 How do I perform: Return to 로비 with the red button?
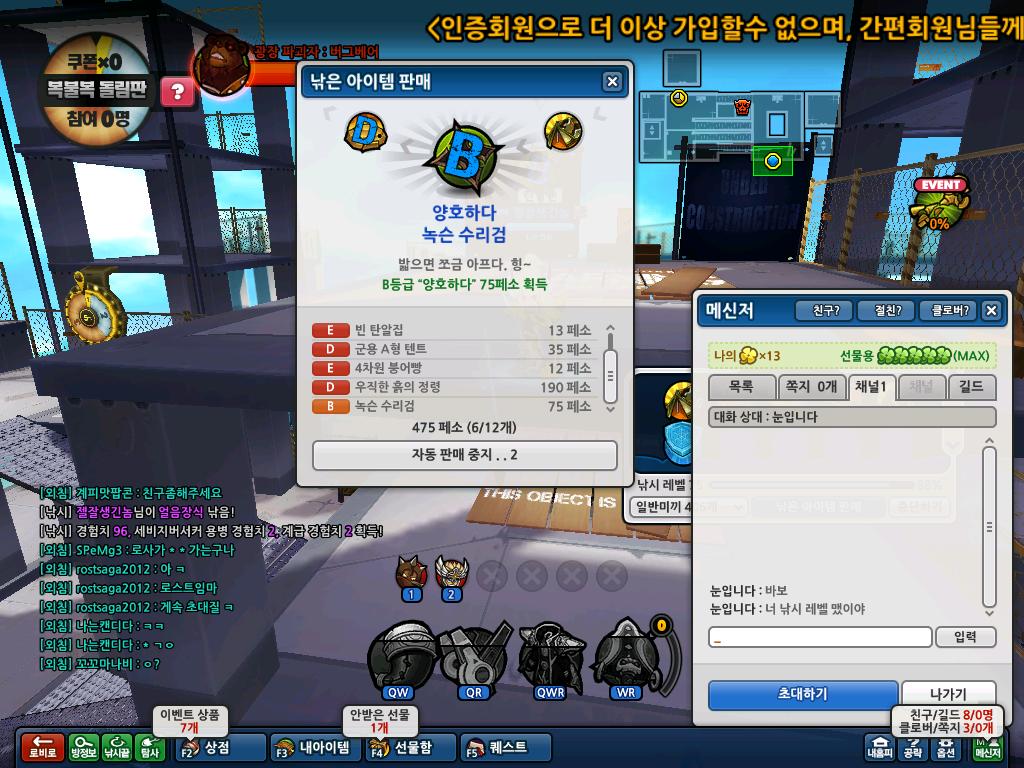pyautogui.click(x=42, y=747)
